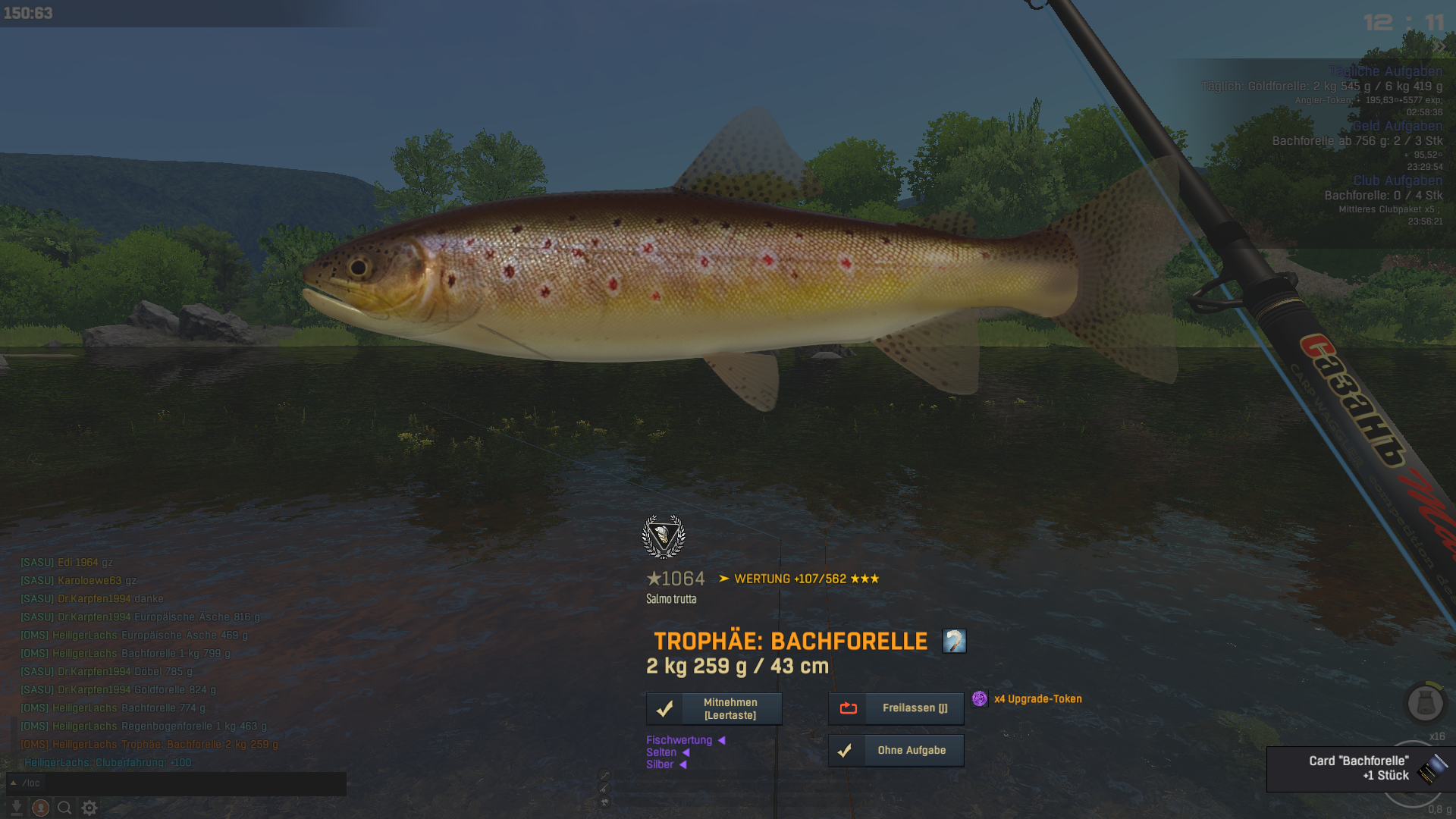Click the purple Upgrade-Token icon

point(980,698)
